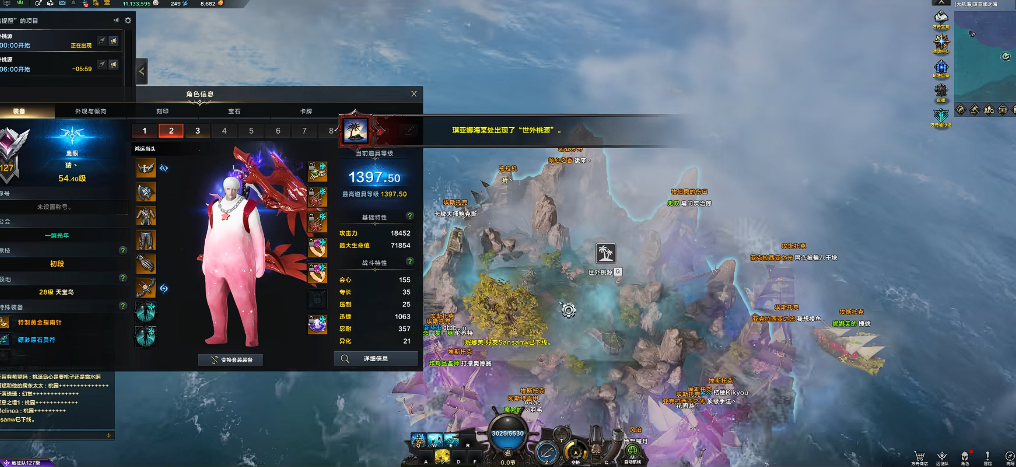
Task: Collapse the left quest tracker panel arrow
Action: click(x=141, y=71)
